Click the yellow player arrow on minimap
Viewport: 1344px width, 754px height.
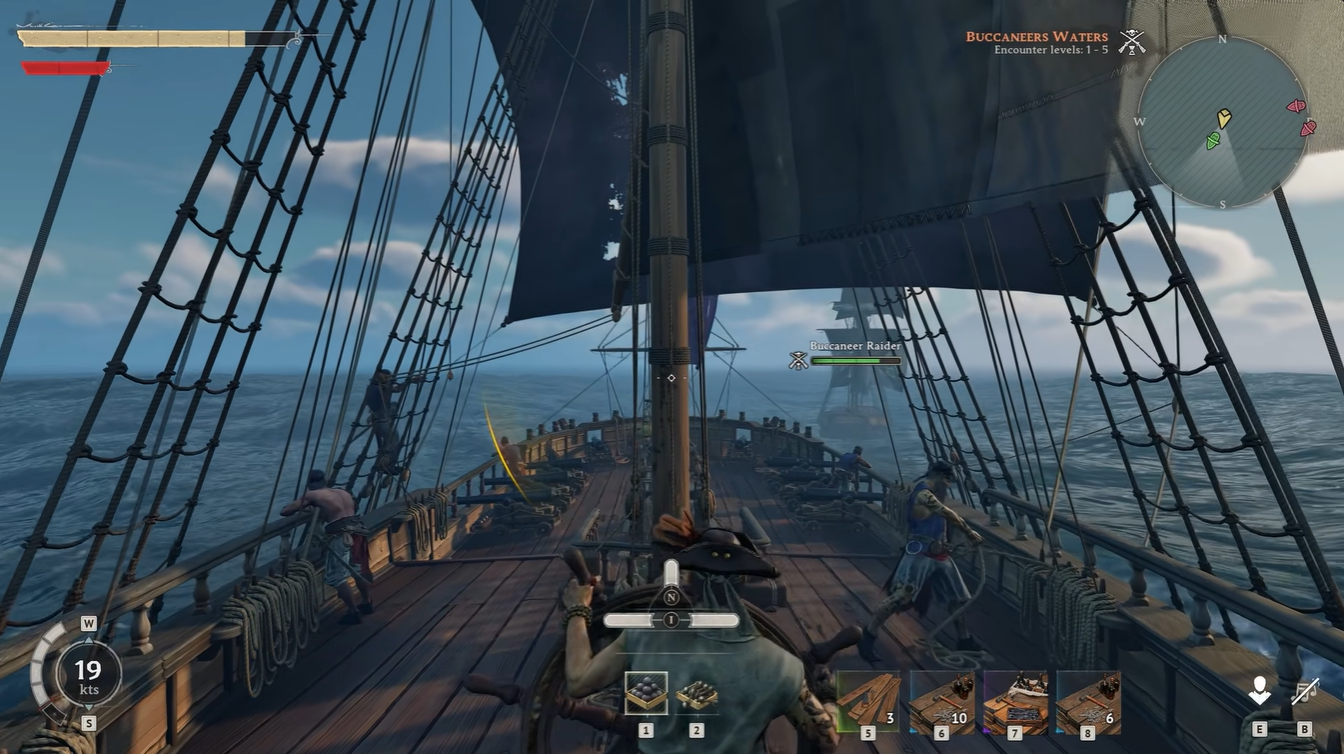[1224, 118]
